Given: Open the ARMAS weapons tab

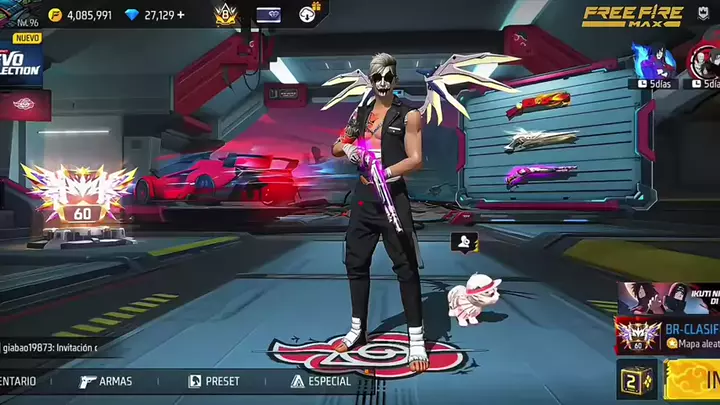Looking at the screenshot, I should pos(105,381).
